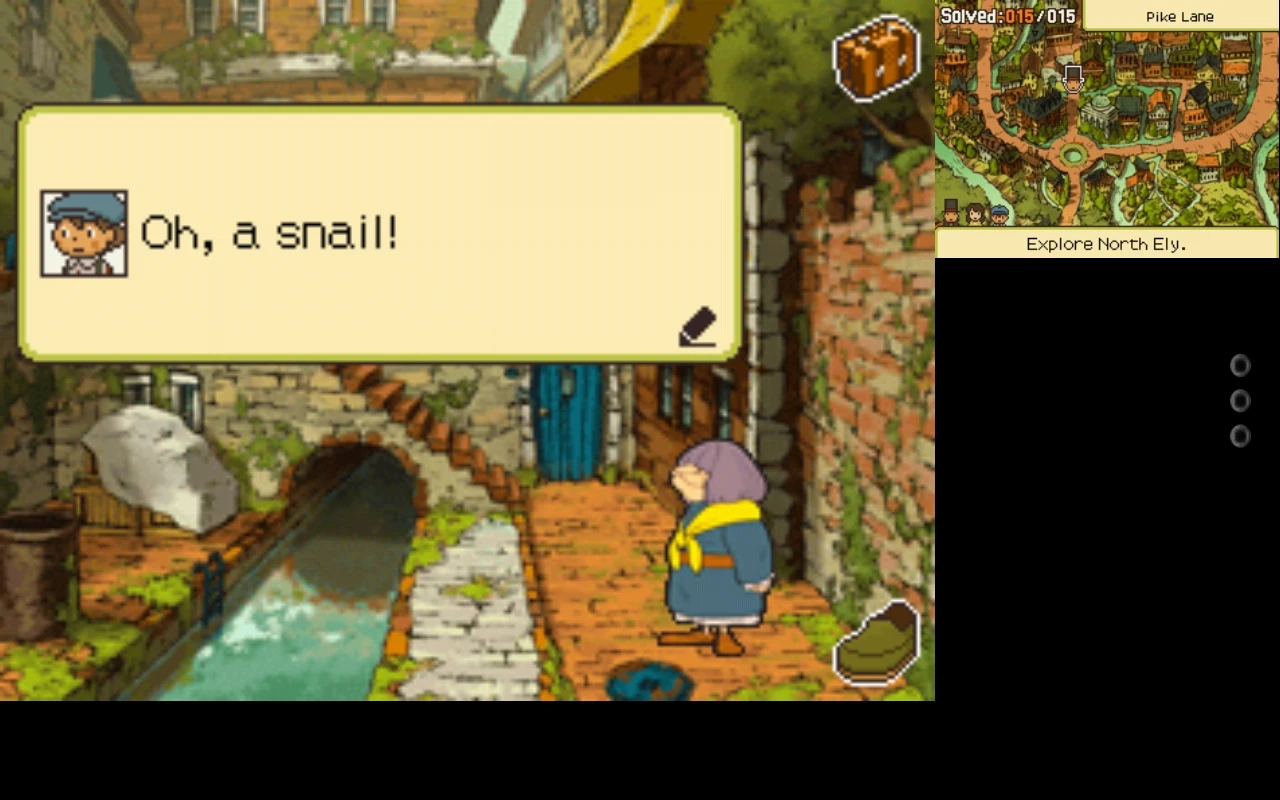Viewport: 1280px width, 800px height.
Task: Advance the 'Oh, a snail!' dialogue box
Action: (380, 232)
